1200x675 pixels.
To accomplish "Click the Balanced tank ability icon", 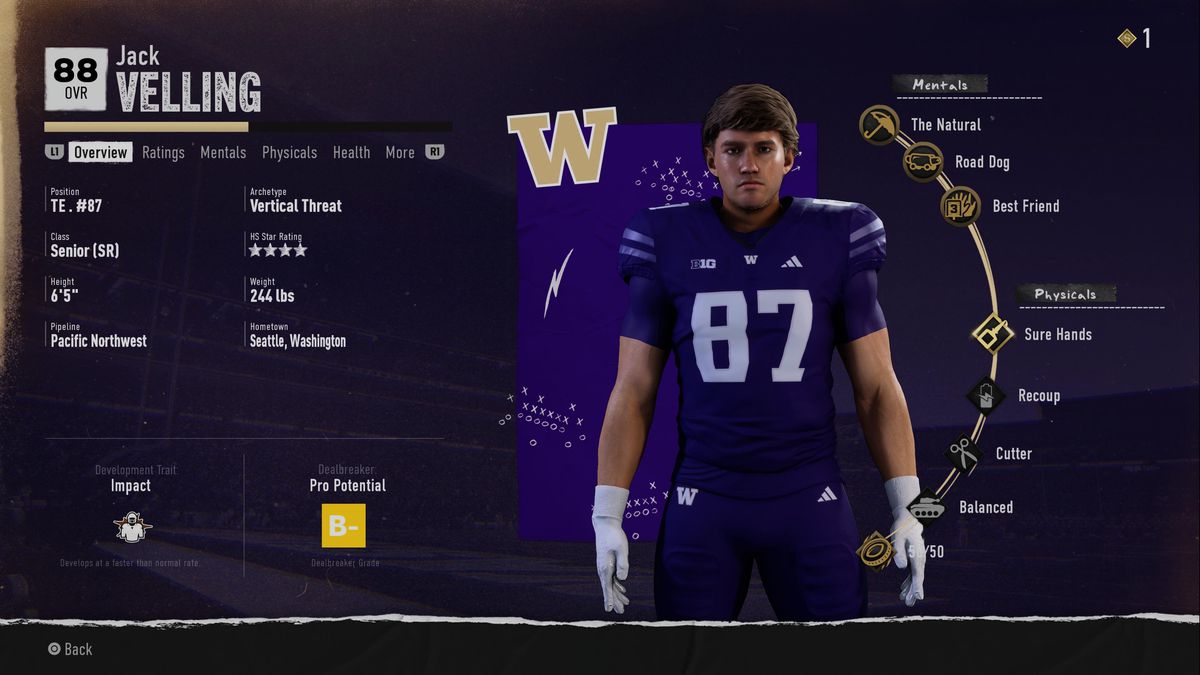I will point(927,507).
